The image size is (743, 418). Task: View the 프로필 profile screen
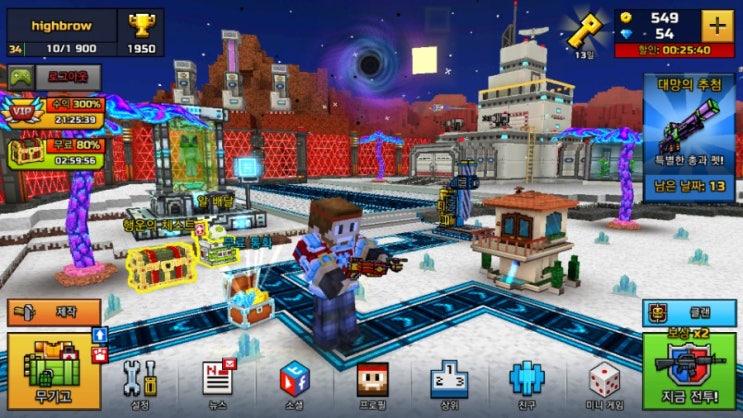(x=371, y=381)
